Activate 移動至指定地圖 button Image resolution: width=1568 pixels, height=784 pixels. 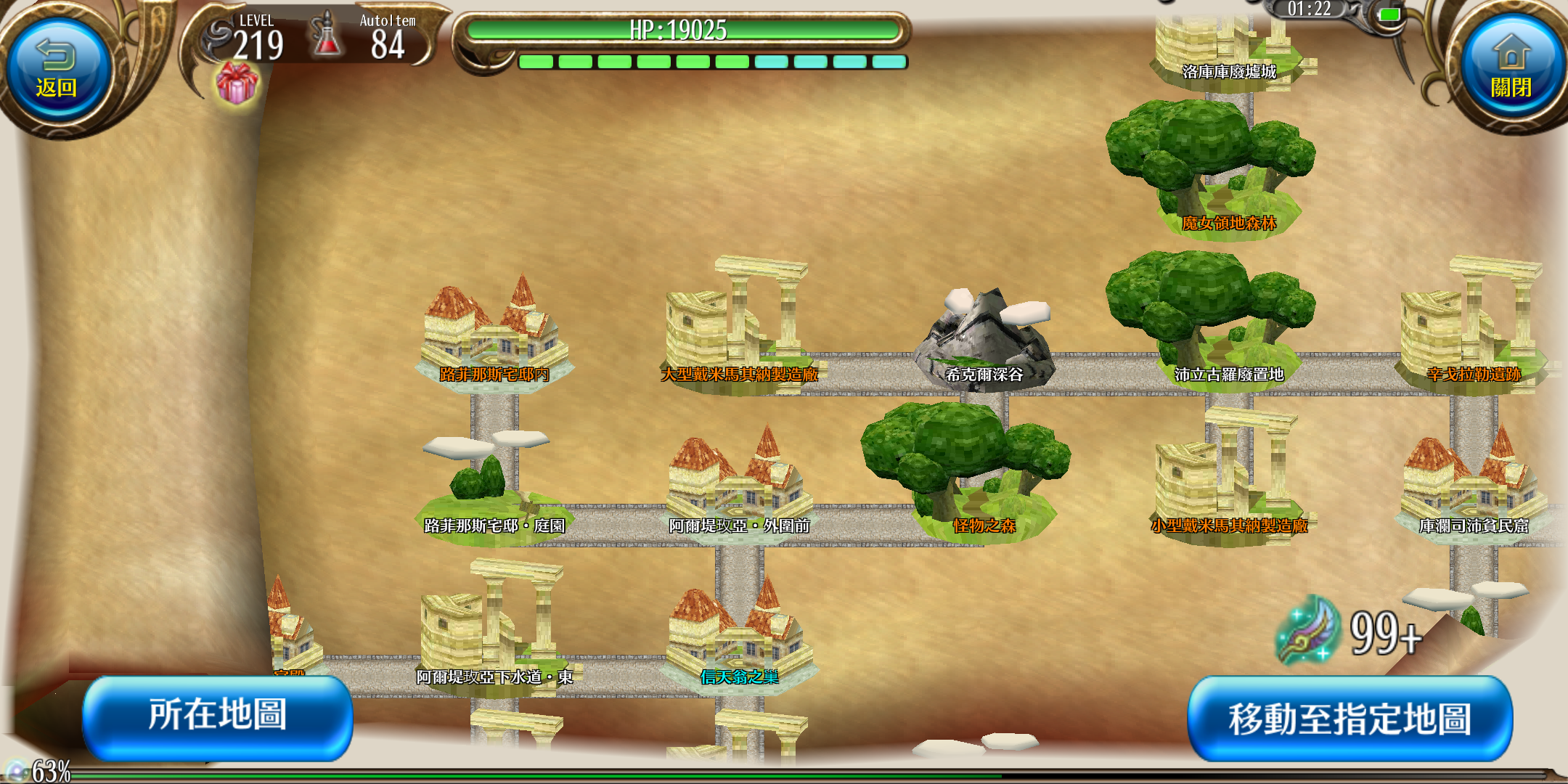click(1349, 719)
